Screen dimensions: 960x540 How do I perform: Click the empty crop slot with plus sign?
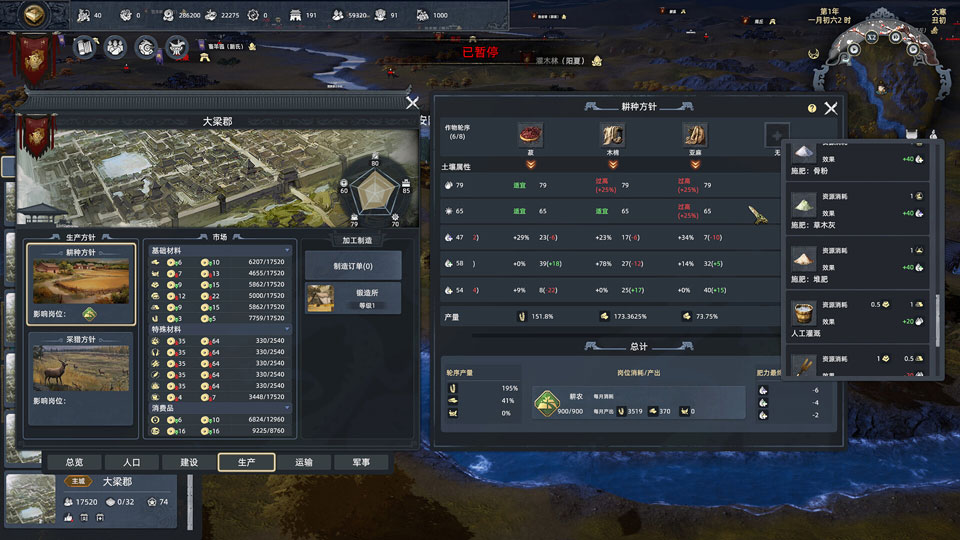(x=777, y=135)
